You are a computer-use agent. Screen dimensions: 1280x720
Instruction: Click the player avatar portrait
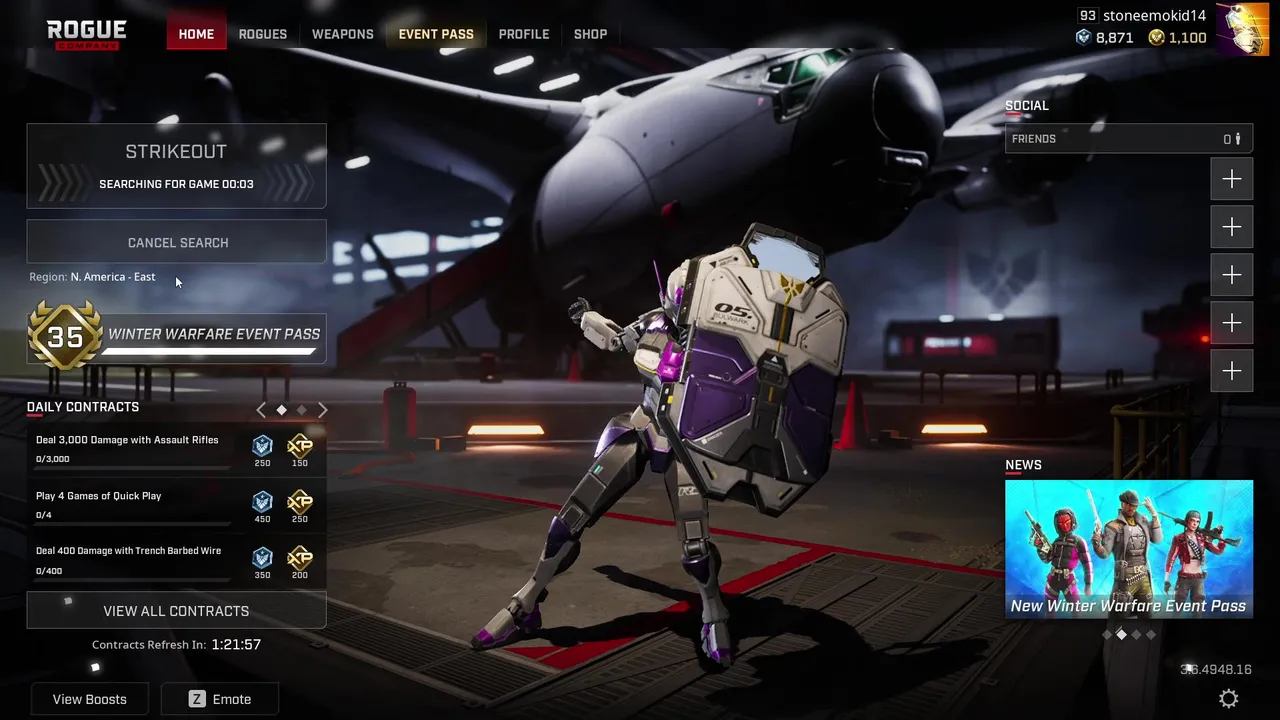tap(1241, 29)
